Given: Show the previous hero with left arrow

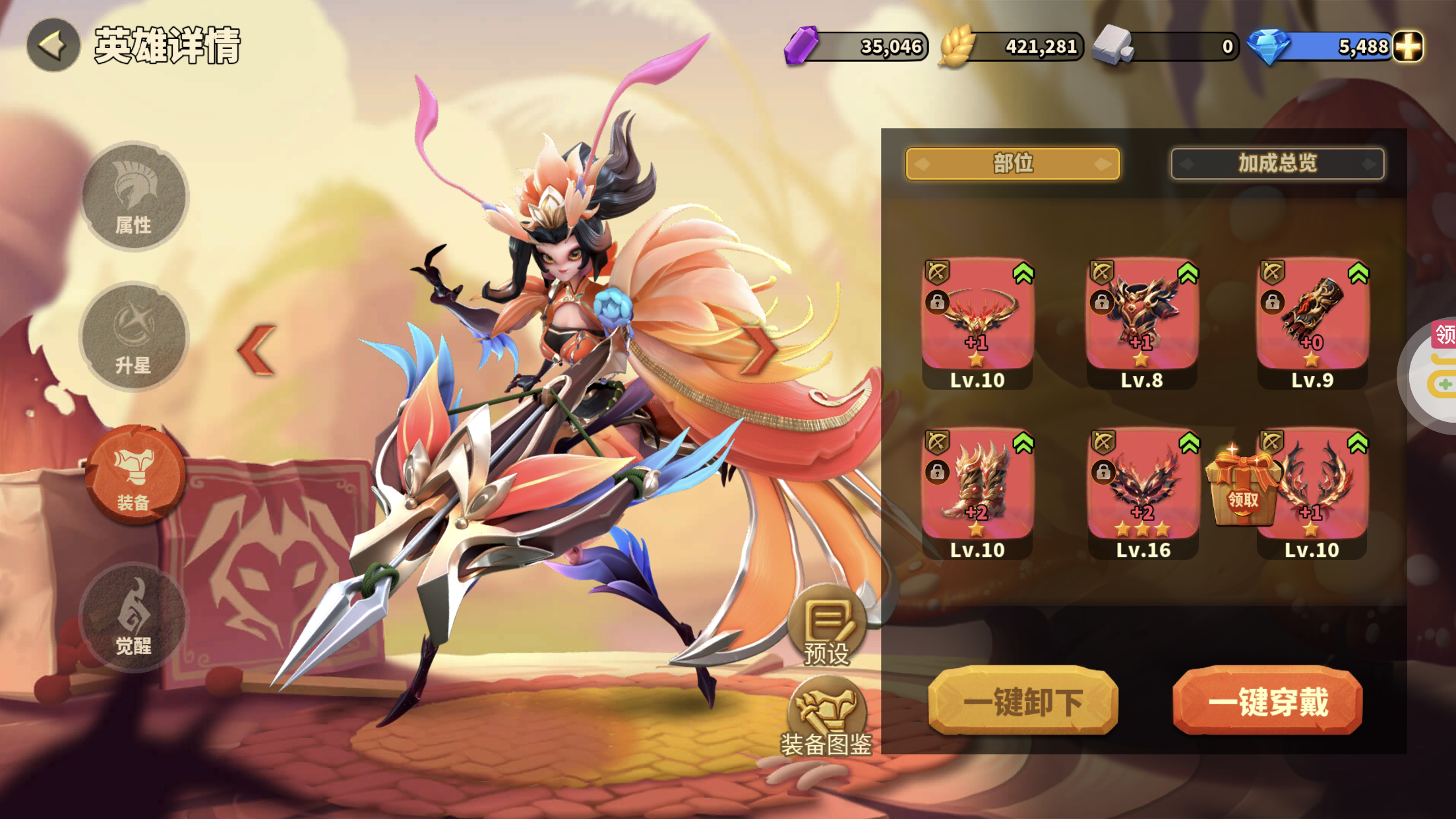Looking at the screenshot, I should [257, 350].
